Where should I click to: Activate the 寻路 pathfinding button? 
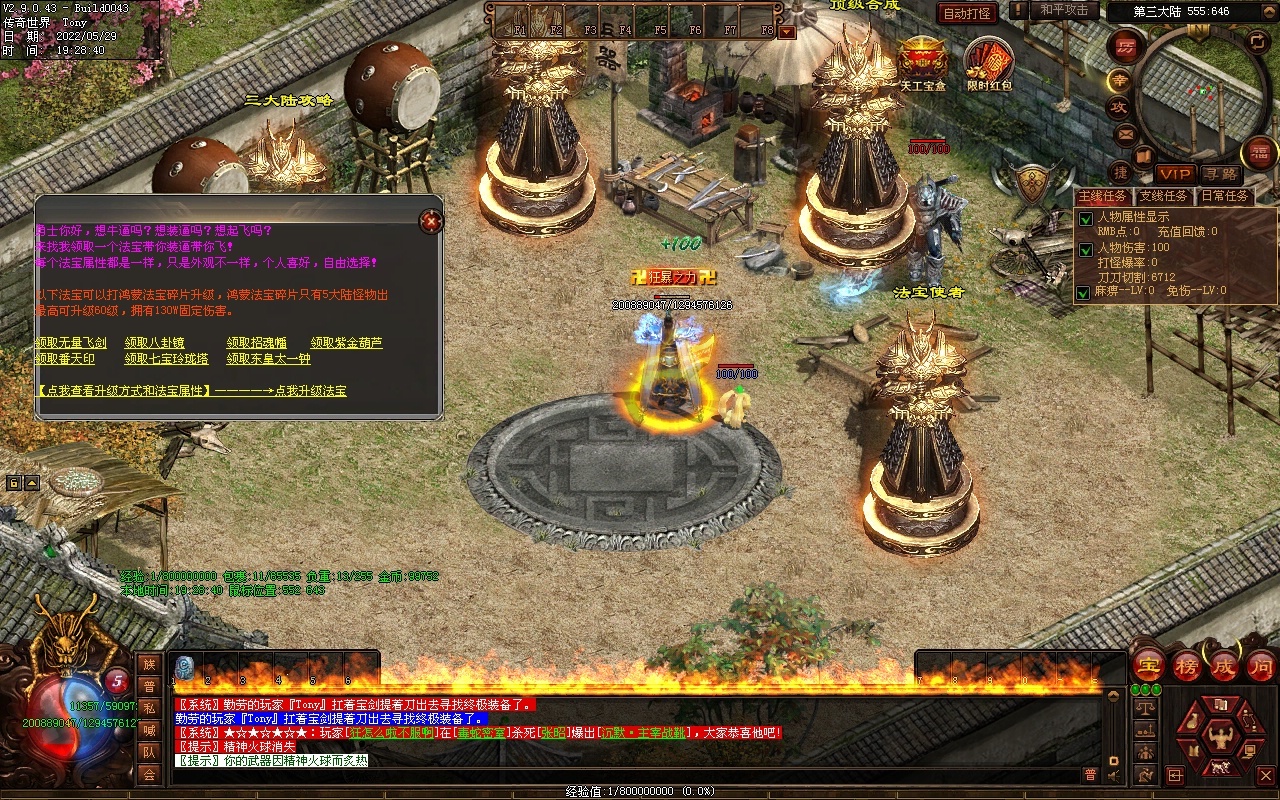click(1219, 174)
